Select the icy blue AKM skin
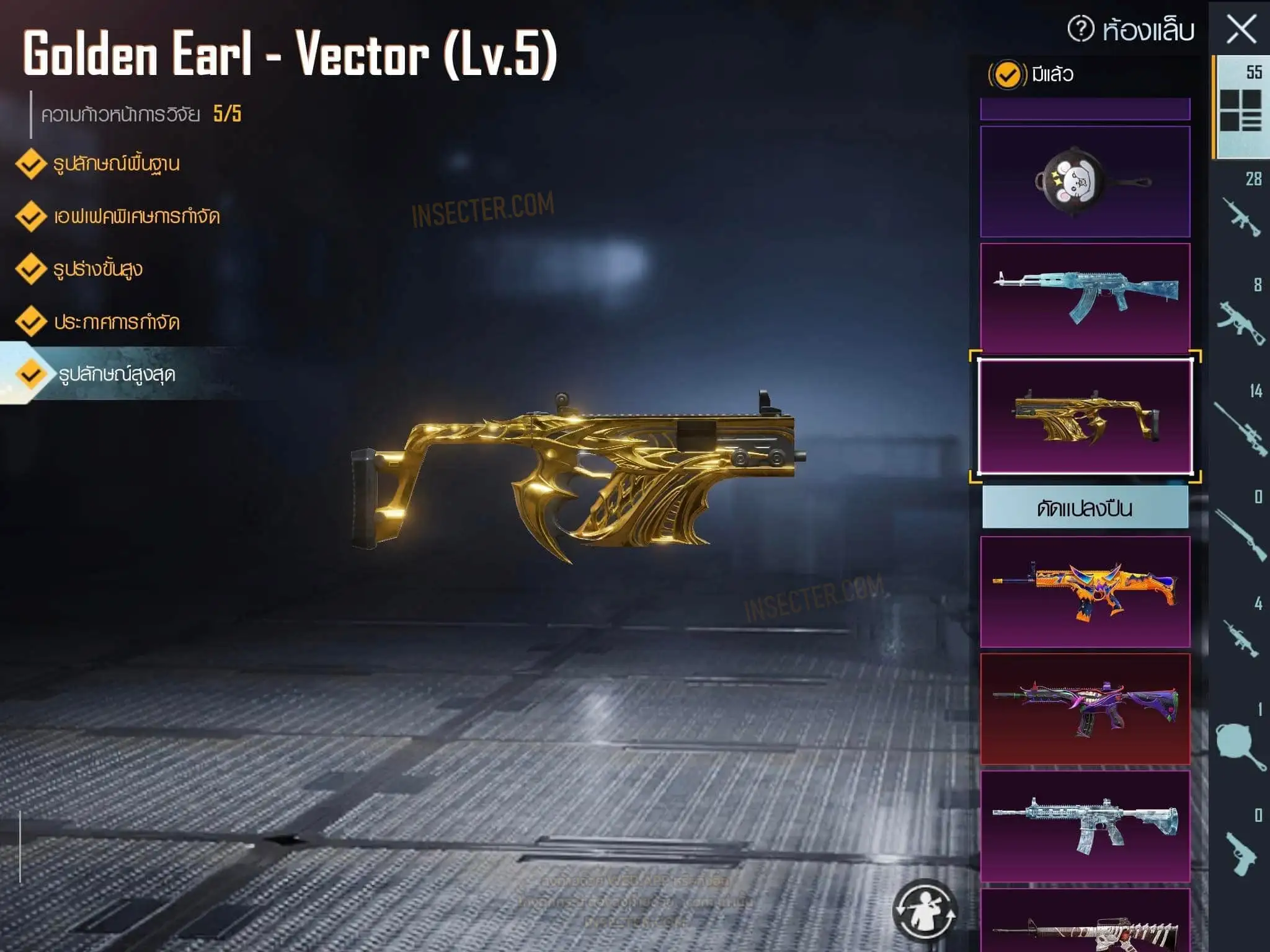The image size is (1270, 952). (1085, 298)
